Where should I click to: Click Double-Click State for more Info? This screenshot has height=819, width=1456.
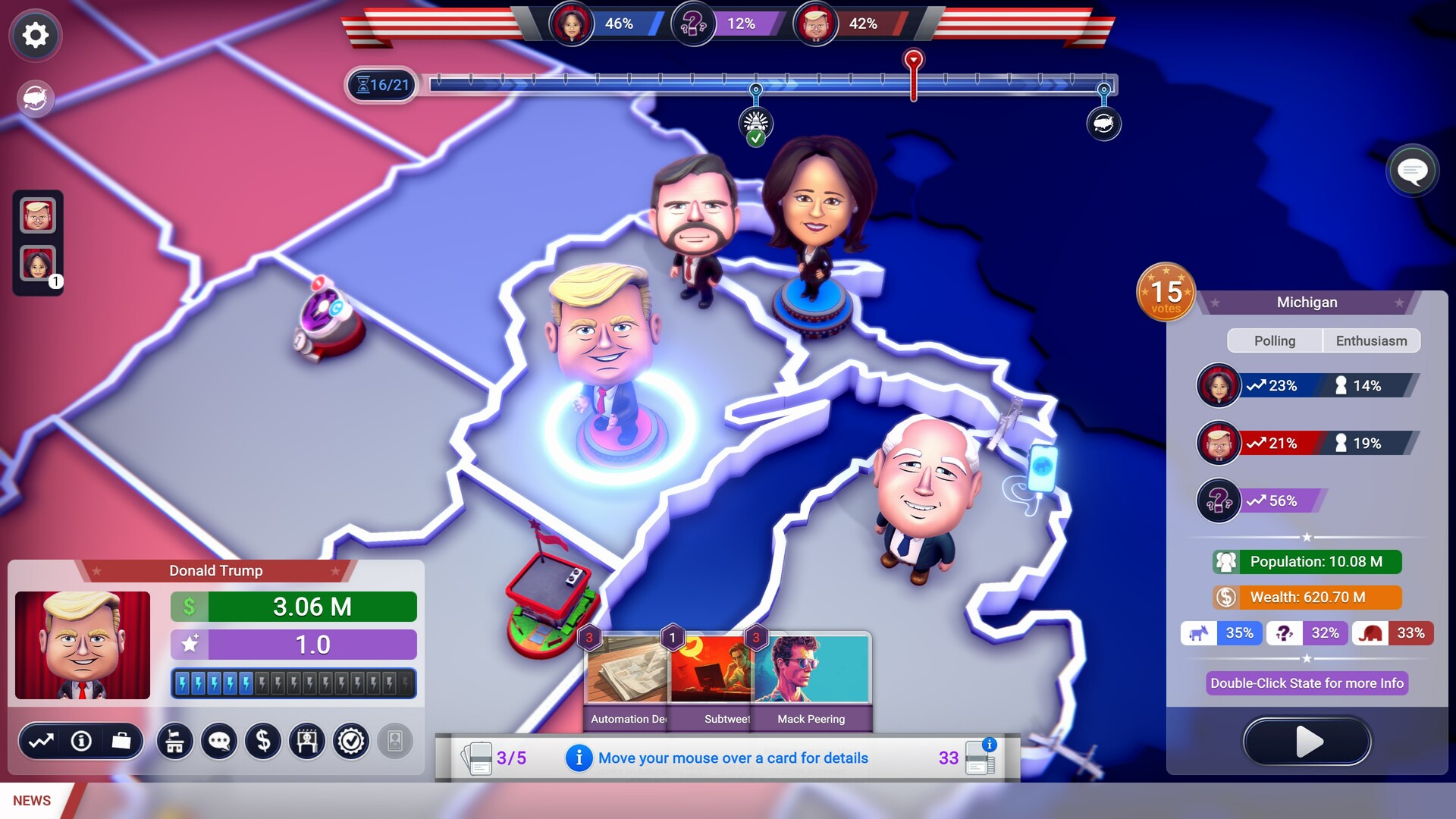pyautogui.click(x=1306, y=683)
